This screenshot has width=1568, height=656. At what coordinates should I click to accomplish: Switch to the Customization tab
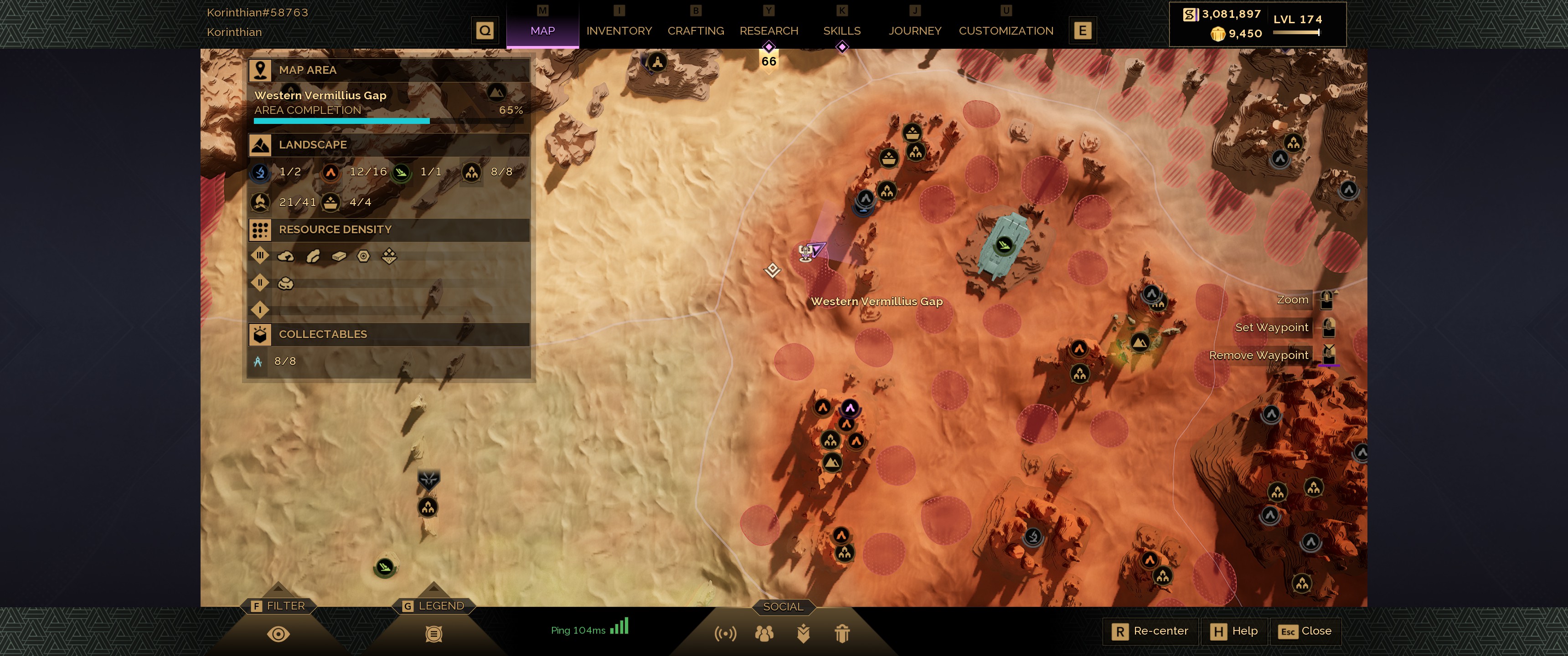tap(1006, 31)
